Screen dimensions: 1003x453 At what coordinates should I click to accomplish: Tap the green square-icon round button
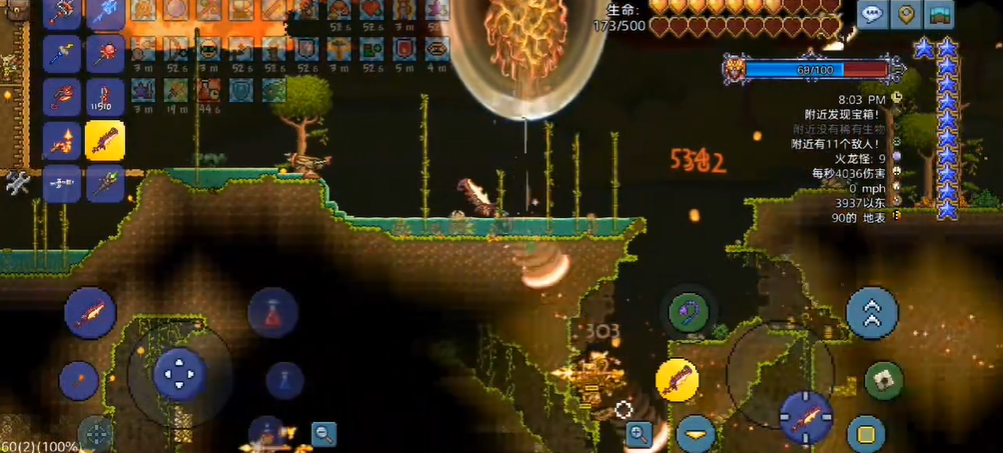883,380
